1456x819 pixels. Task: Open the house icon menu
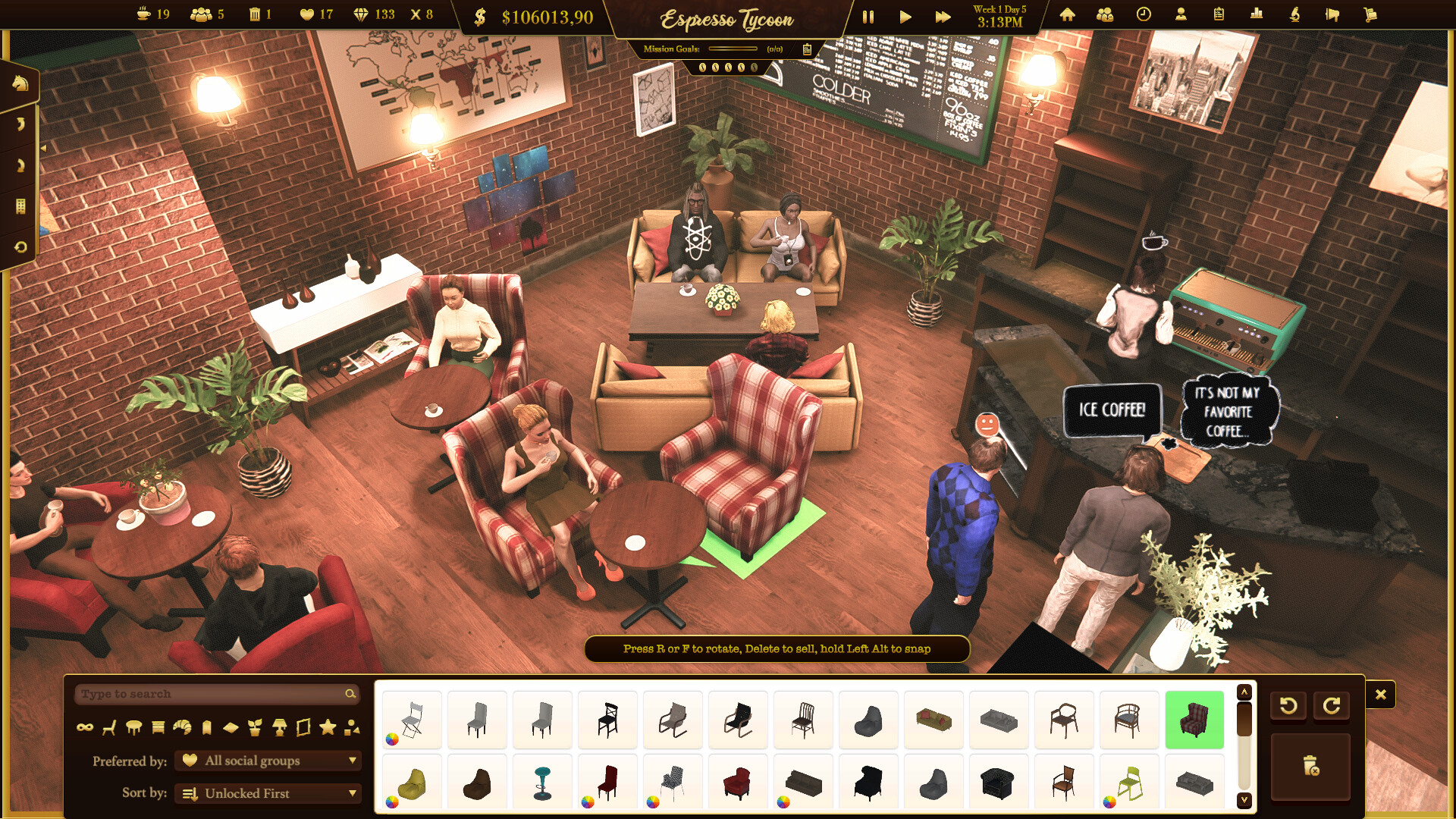click(x=1067, y=14)
